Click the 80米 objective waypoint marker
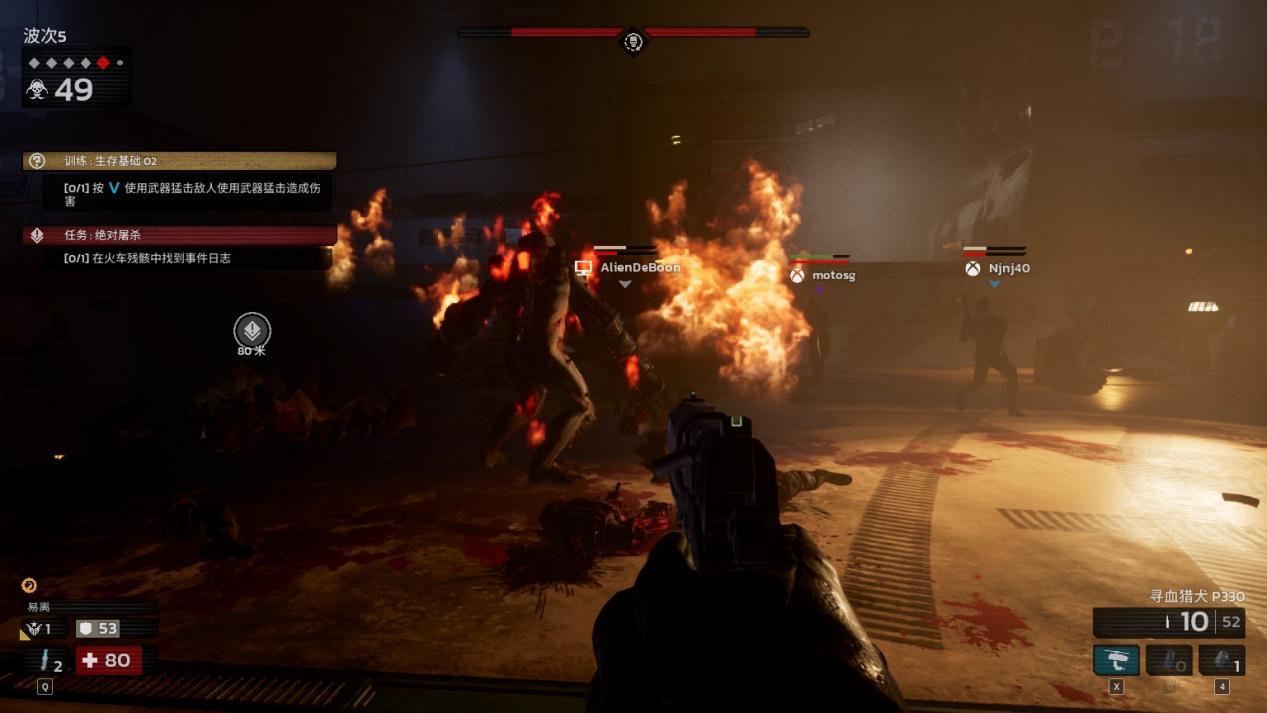Viewport: 1267px width, 713px height. [x=252, y=330]
